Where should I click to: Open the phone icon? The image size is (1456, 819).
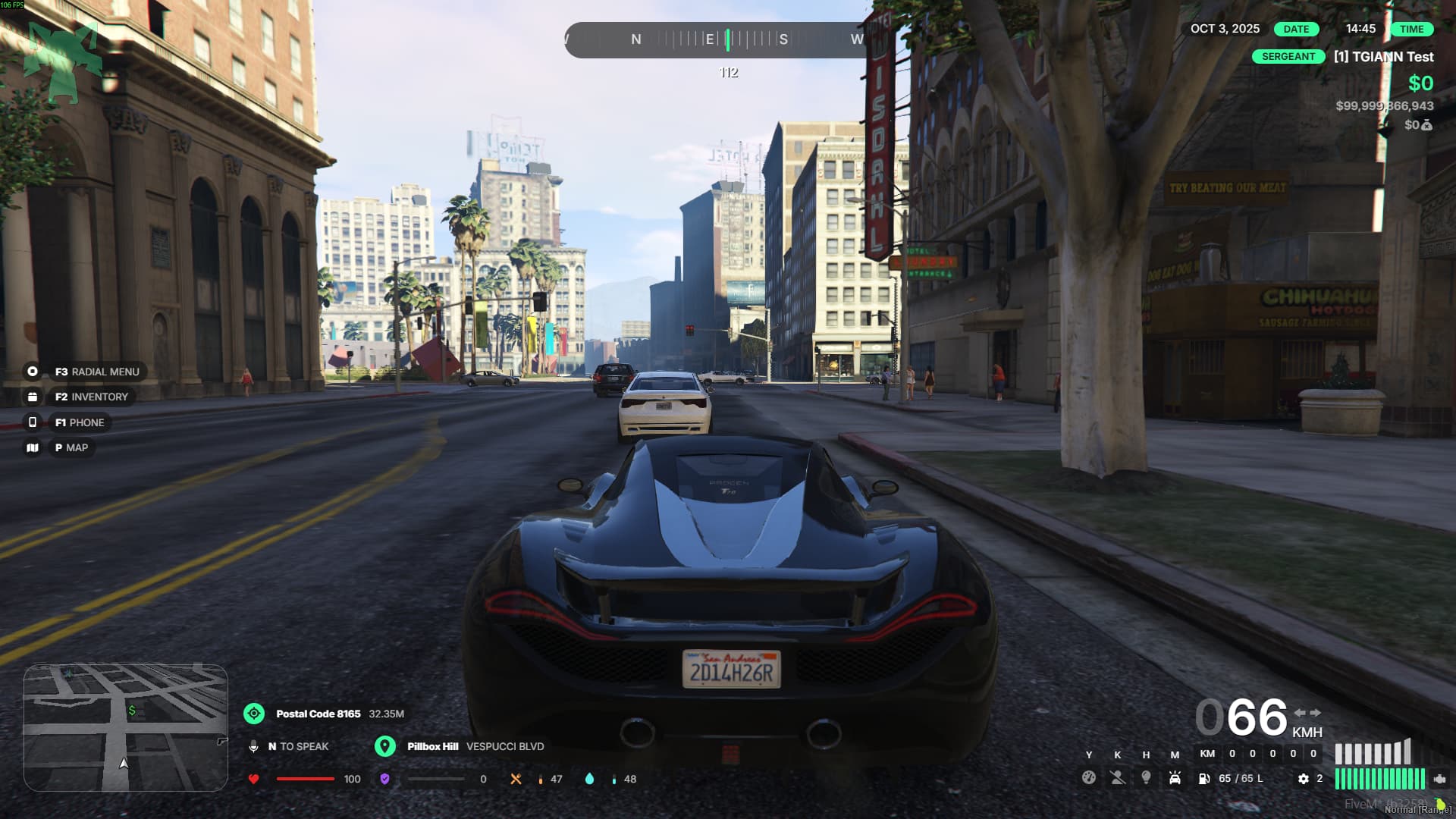pos(33,422)
